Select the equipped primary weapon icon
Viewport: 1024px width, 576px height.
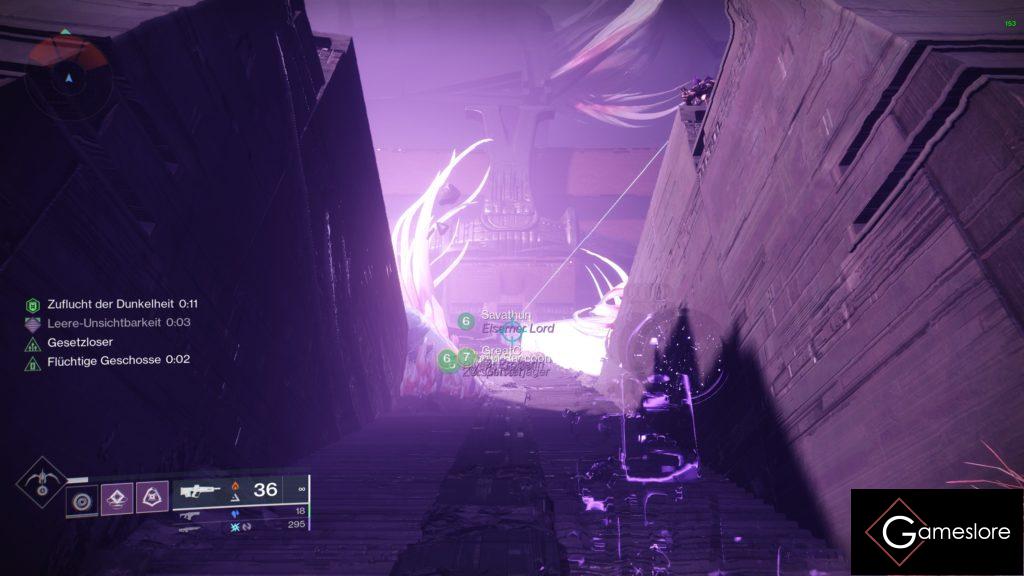[199, 491]
